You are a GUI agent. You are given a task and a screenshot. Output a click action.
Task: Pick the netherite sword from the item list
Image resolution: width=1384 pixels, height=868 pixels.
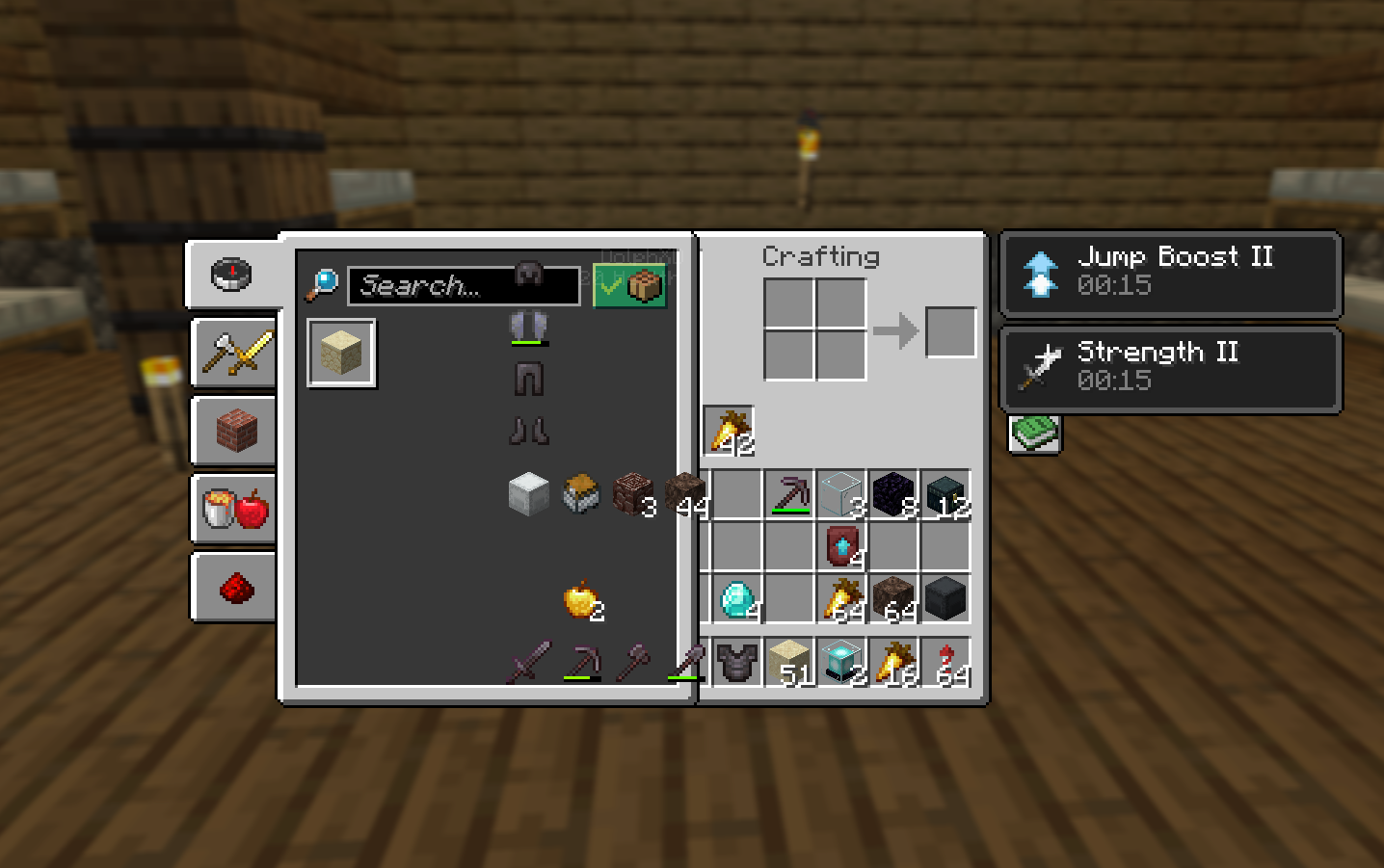pos(528,663)
